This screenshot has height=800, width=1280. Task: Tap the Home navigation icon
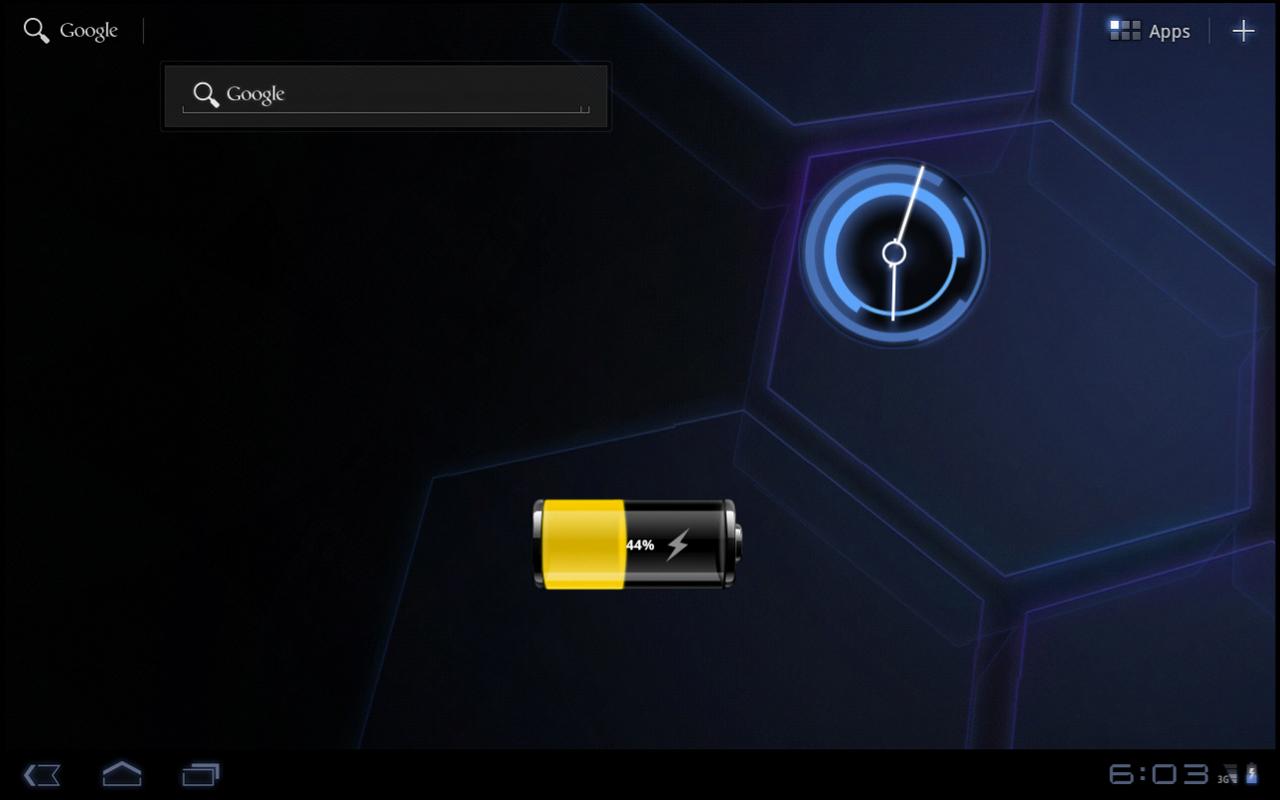(121, 775)
